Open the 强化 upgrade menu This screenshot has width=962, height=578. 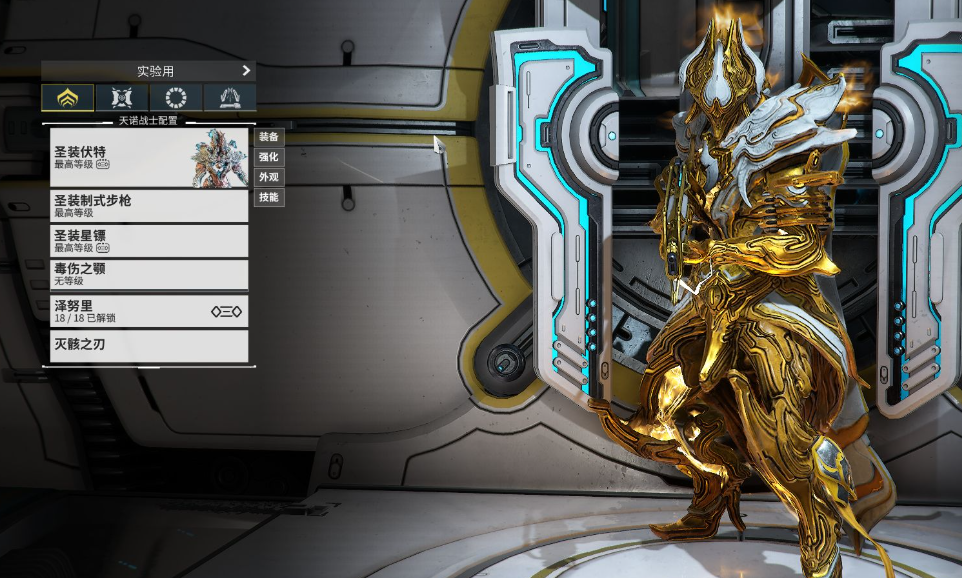point(269,157)
